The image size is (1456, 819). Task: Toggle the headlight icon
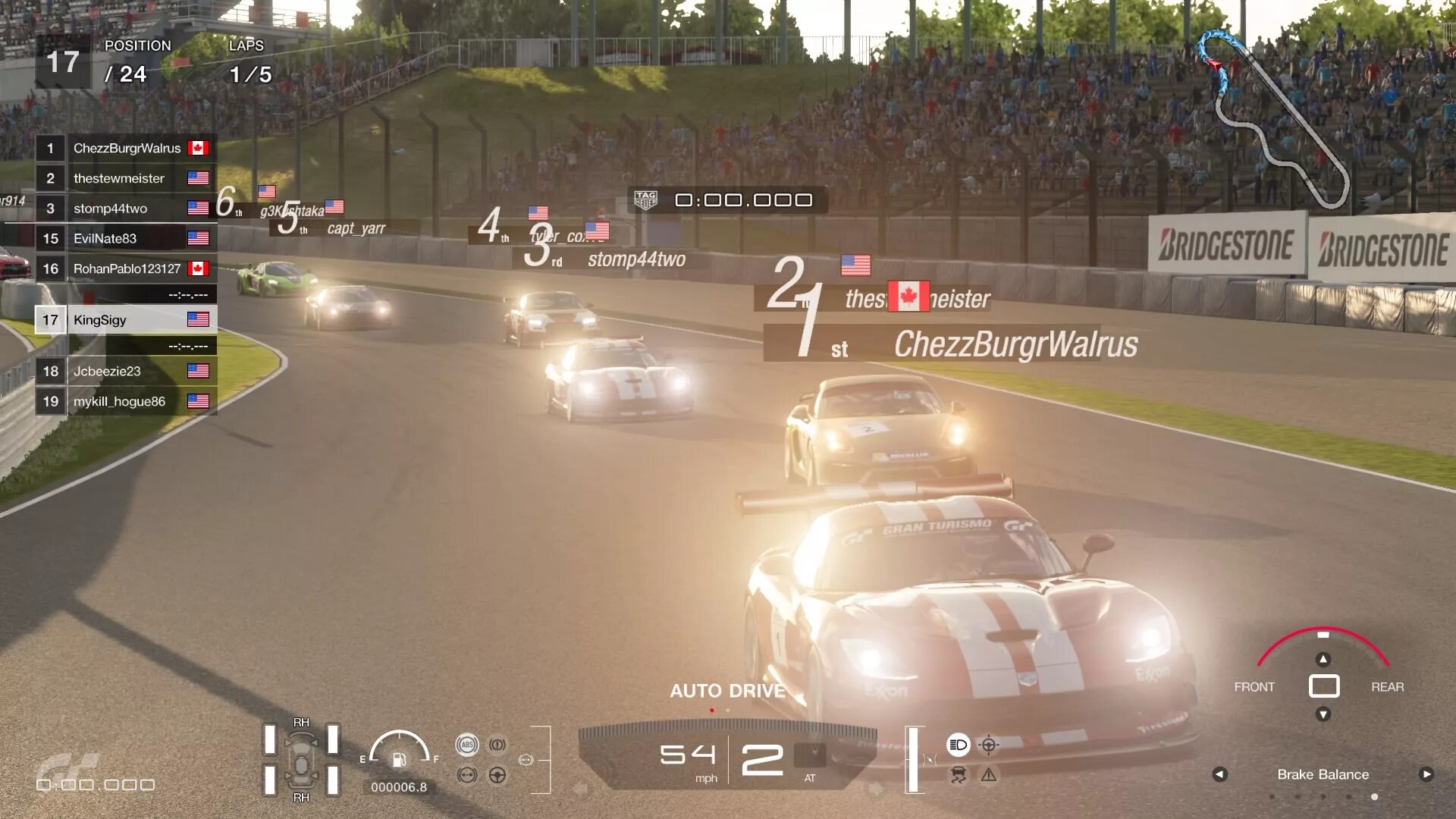tap(959, 745)
